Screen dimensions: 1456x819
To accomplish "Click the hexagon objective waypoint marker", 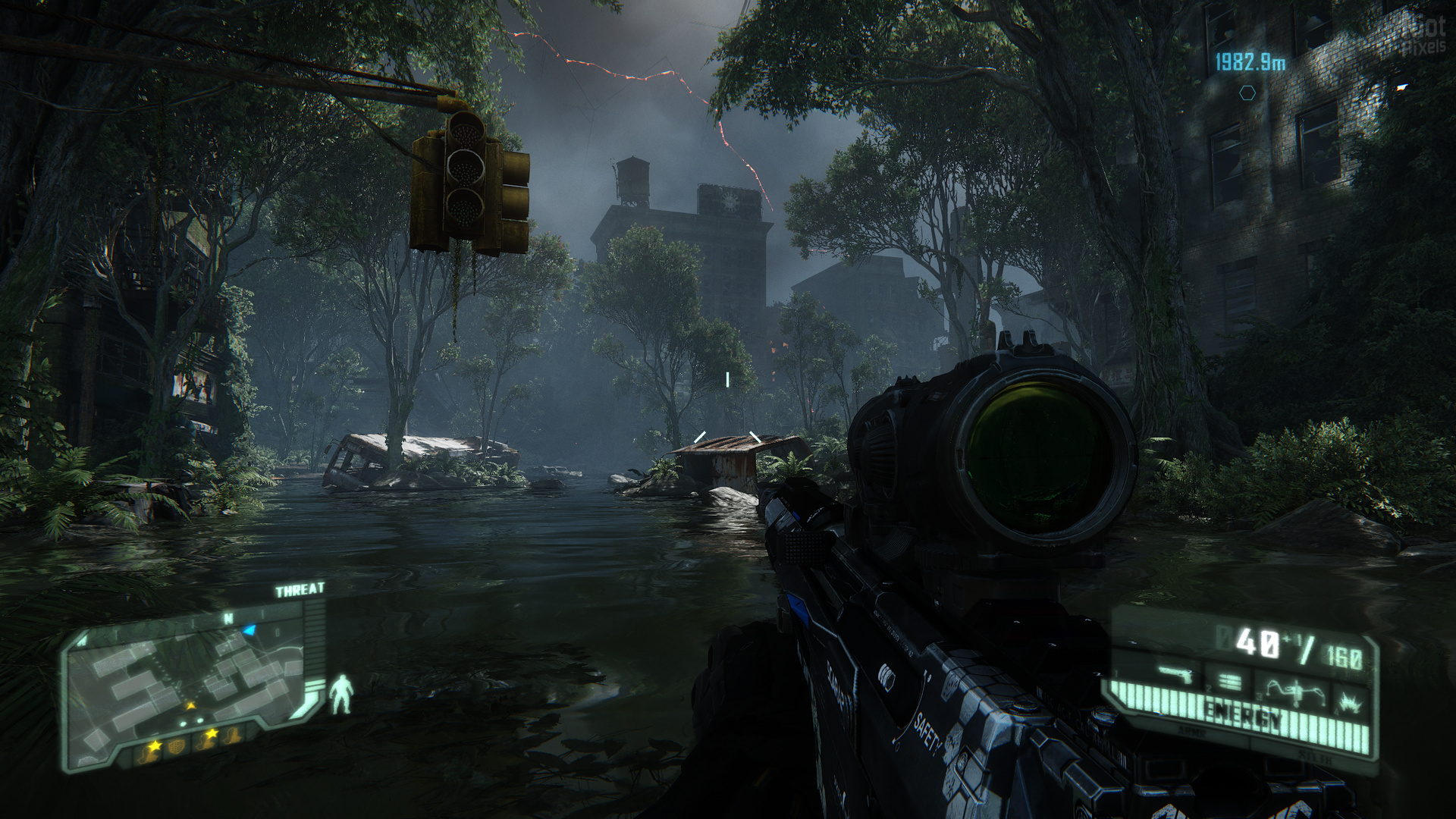I will pos(1247,93).
